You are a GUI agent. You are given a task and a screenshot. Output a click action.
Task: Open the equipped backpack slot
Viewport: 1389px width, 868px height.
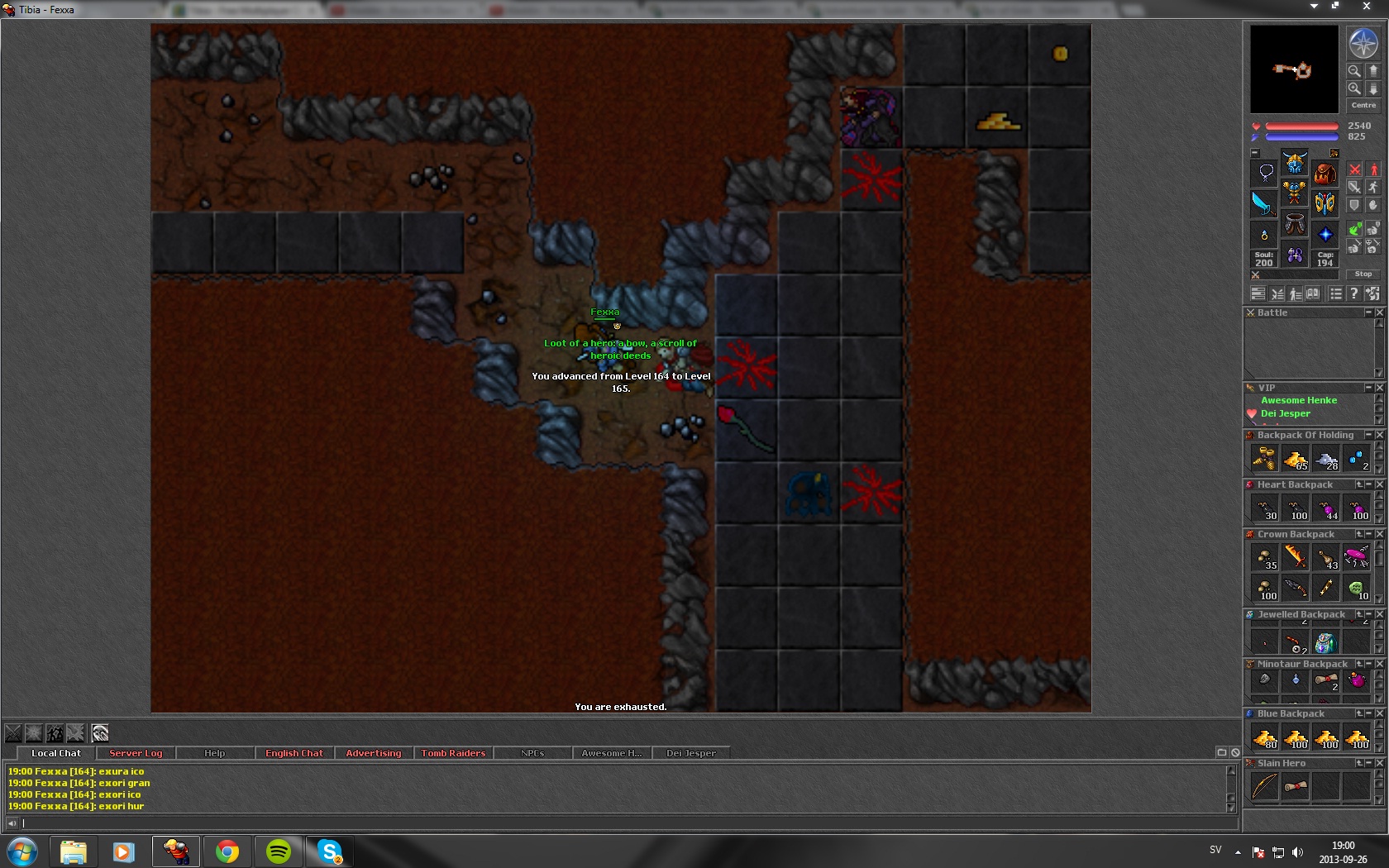(x=1325, y=174)
